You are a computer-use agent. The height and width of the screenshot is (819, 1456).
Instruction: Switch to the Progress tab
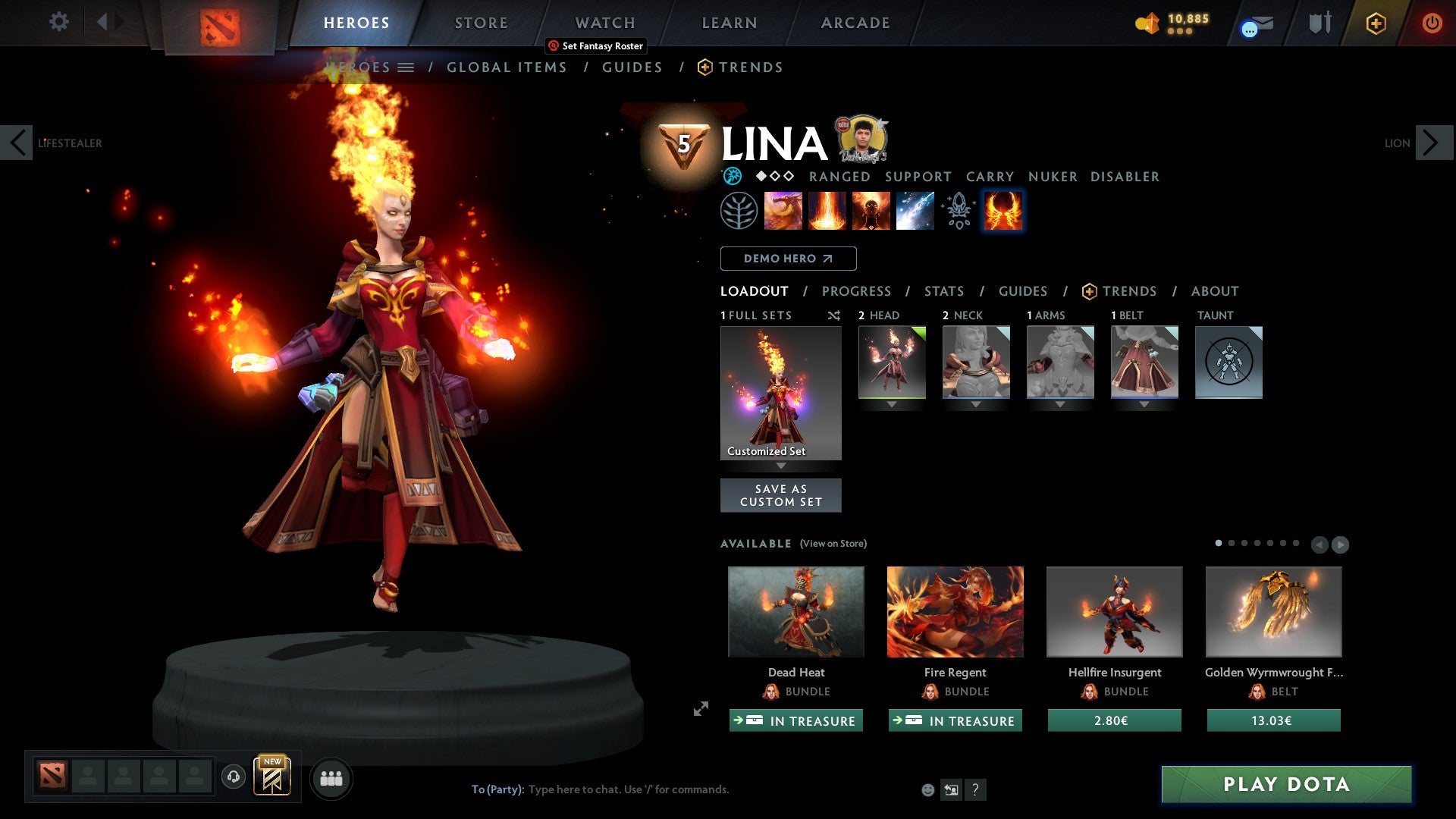point(857,291)
